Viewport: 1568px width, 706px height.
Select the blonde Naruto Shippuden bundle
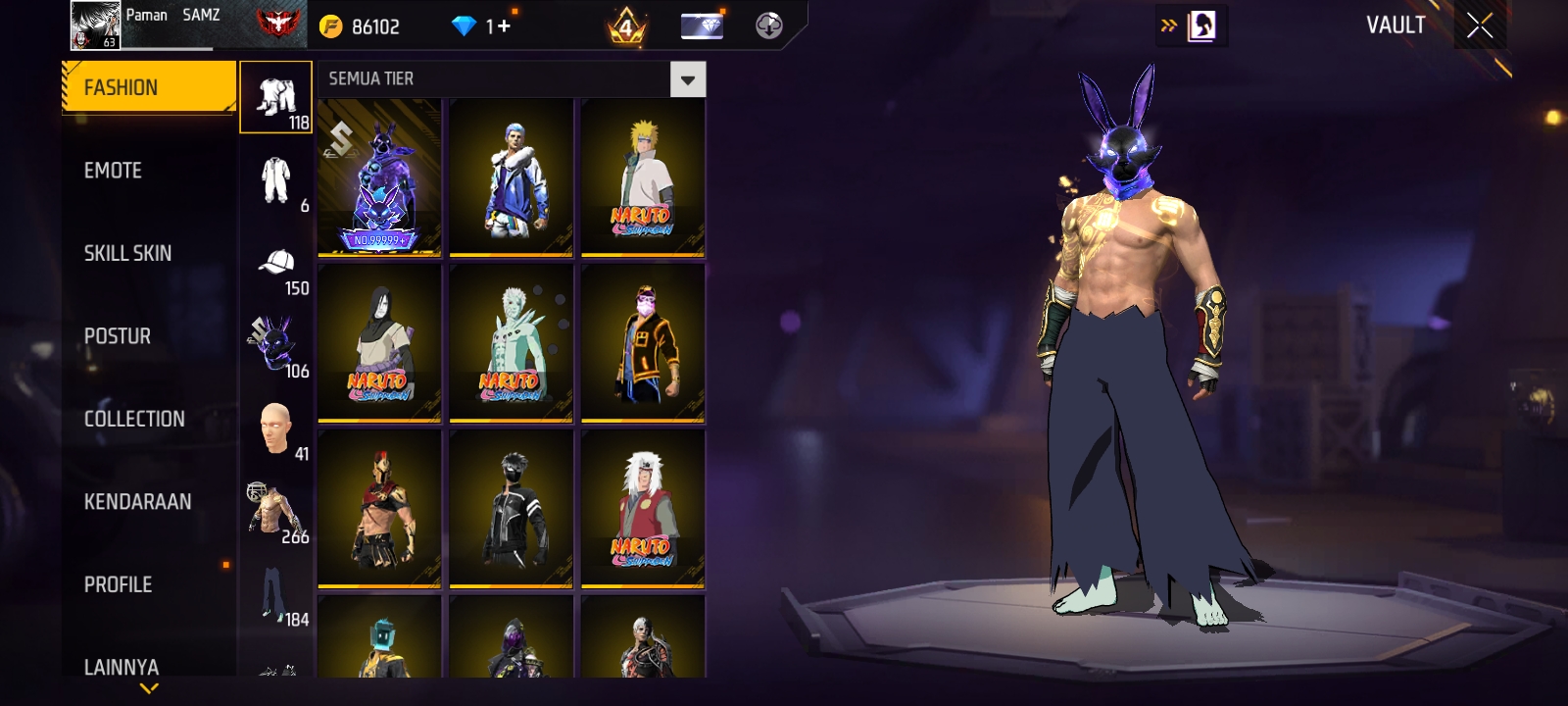click(643, 177)
